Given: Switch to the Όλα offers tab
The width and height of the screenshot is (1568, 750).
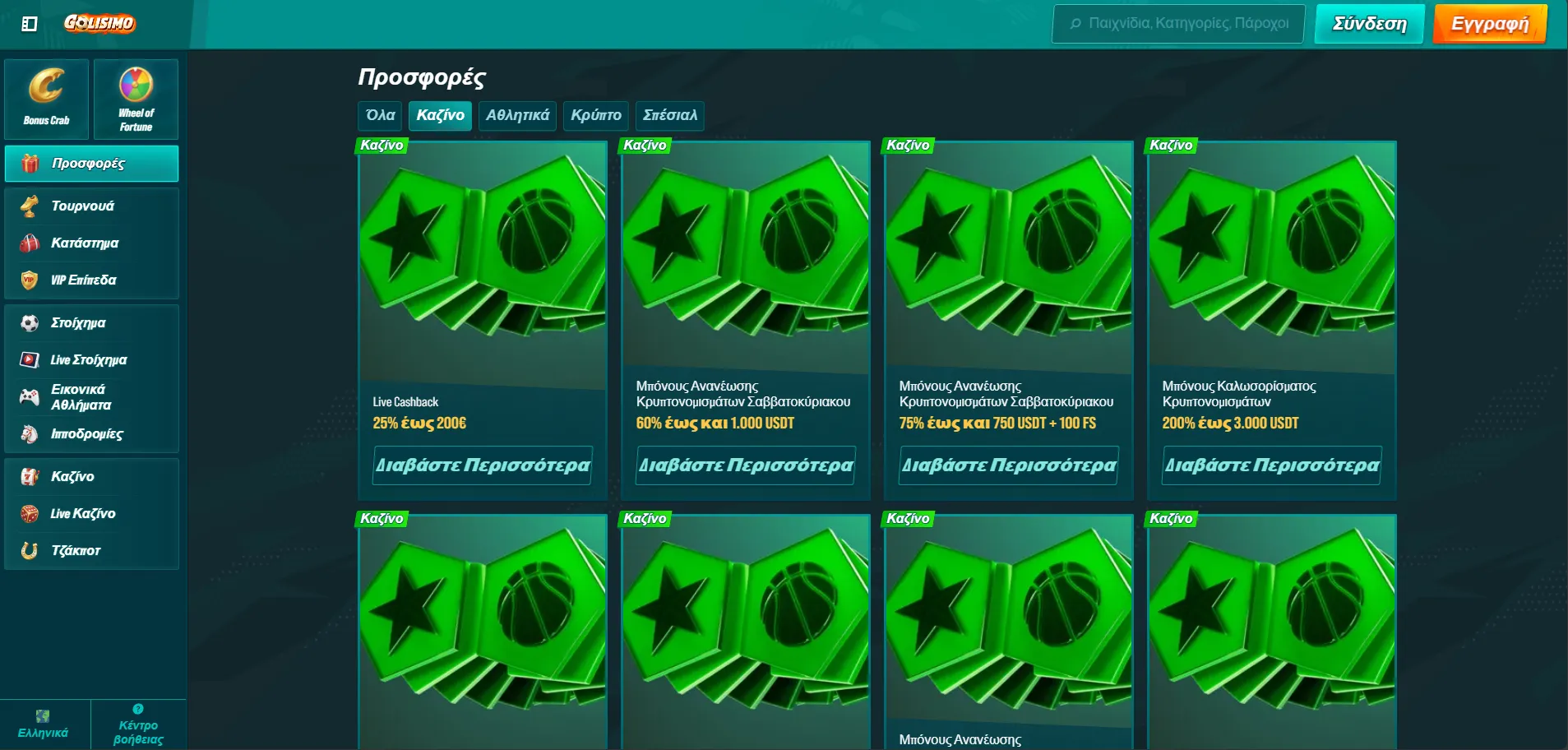Looking at the screenshot, I should click(380, 116).
